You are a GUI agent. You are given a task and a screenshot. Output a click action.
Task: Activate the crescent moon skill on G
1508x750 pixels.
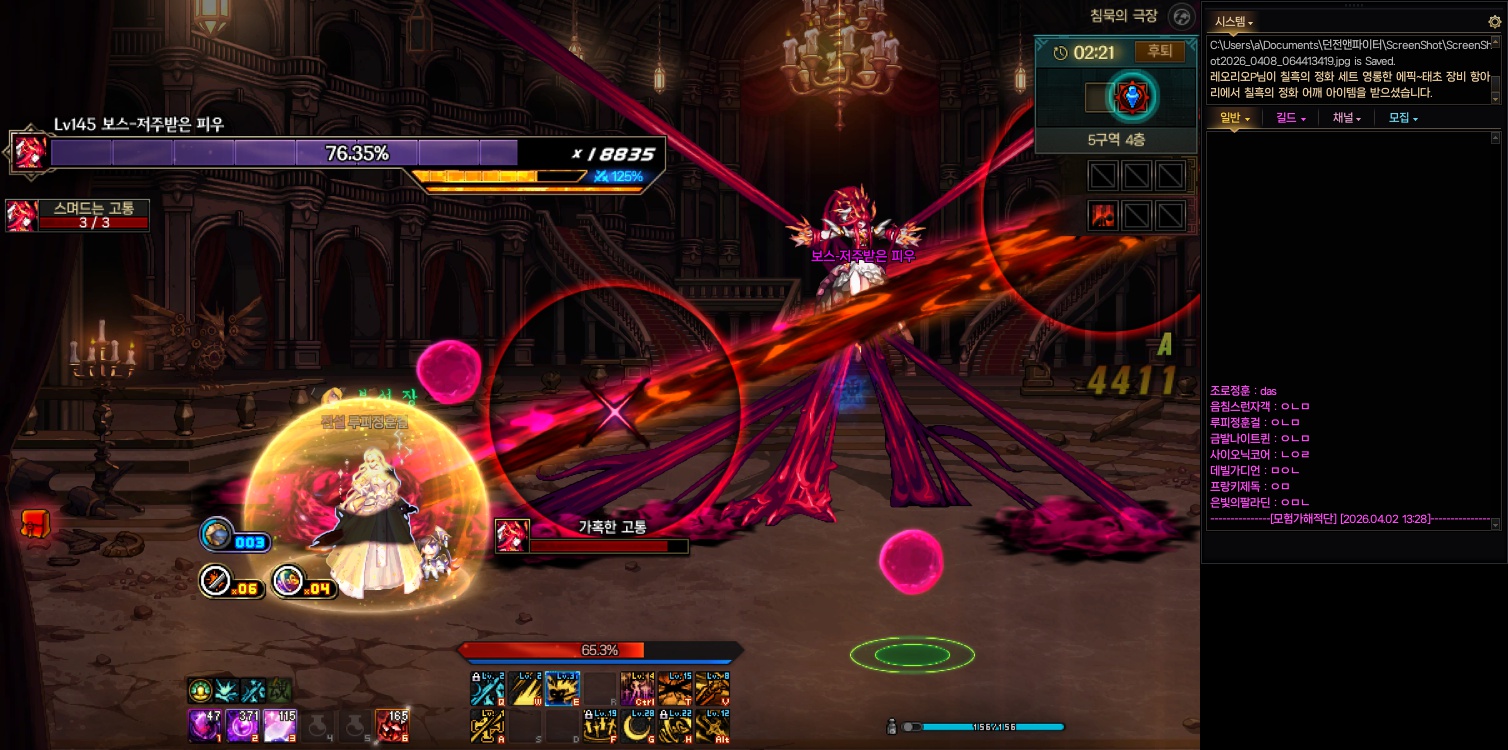[637, 726]
